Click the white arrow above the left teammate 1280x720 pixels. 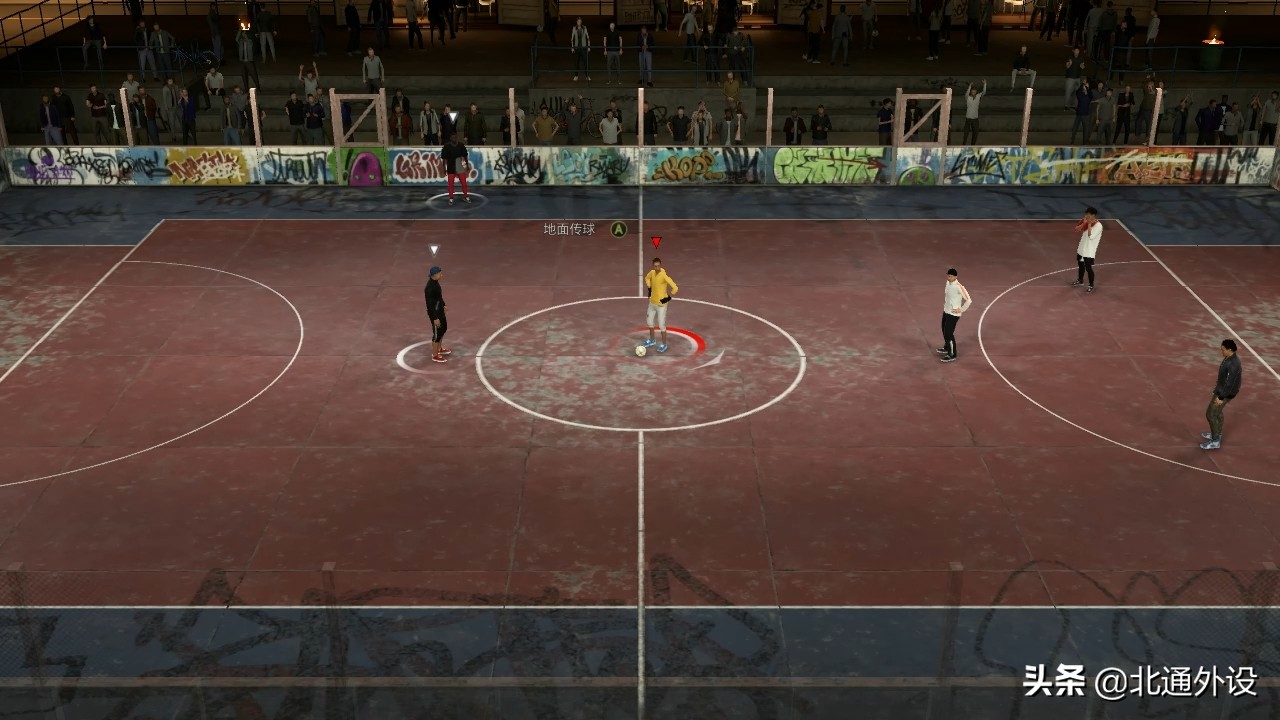pos(433,251)
